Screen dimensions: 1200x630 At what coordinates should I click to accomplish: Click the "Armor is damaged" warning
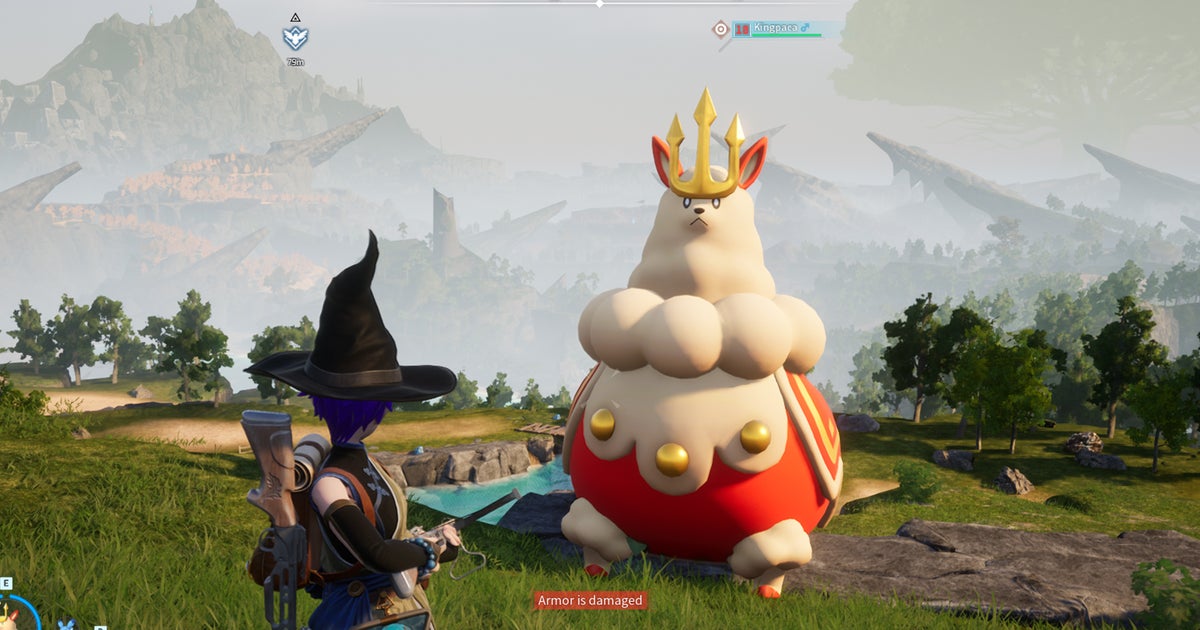coord(589,600)
